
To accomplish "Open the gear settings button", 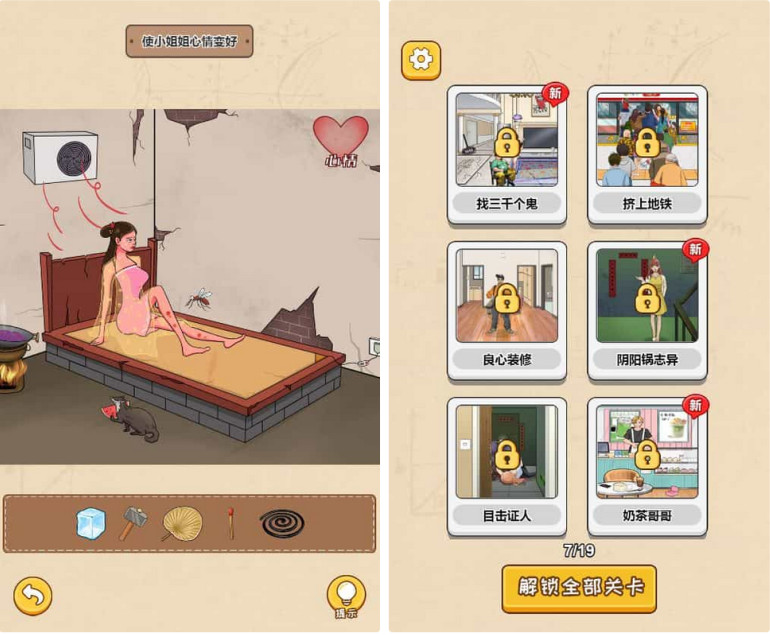I will coord(421,60).
